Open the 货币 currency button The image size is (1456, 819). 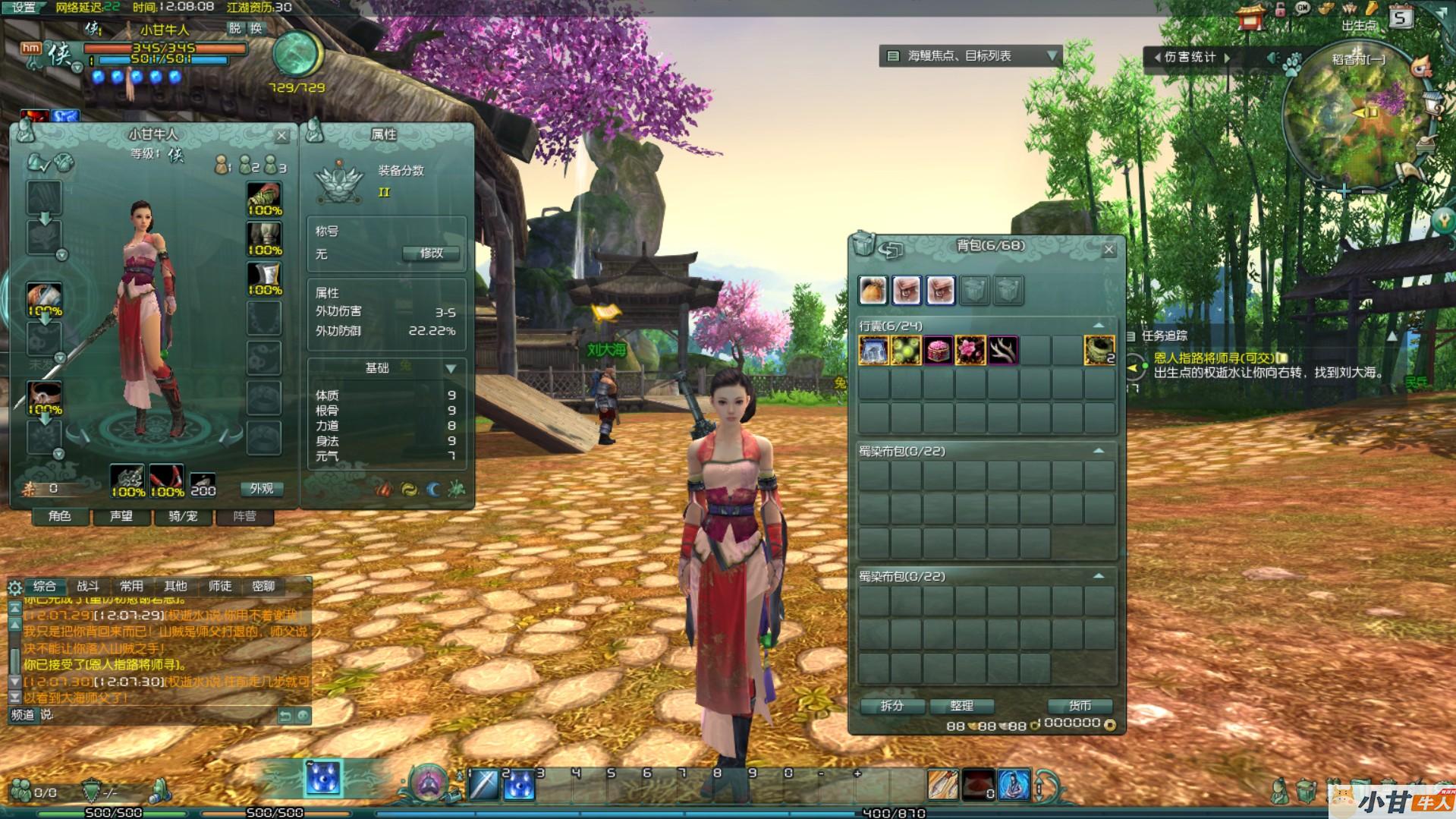click(1080, 706)
